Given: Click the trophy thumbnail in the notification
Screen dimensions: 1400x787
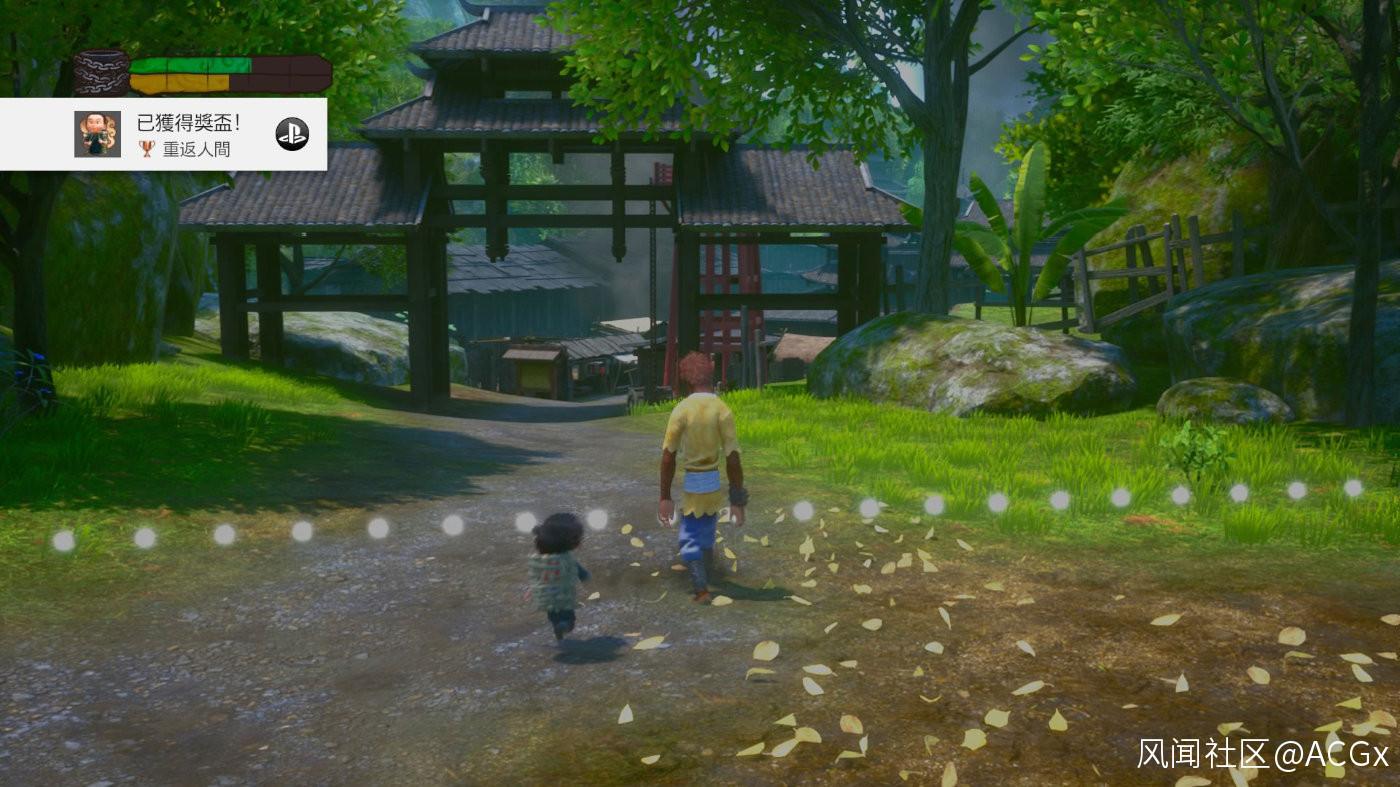Looking at the screenshot, I should coord(97,134).
